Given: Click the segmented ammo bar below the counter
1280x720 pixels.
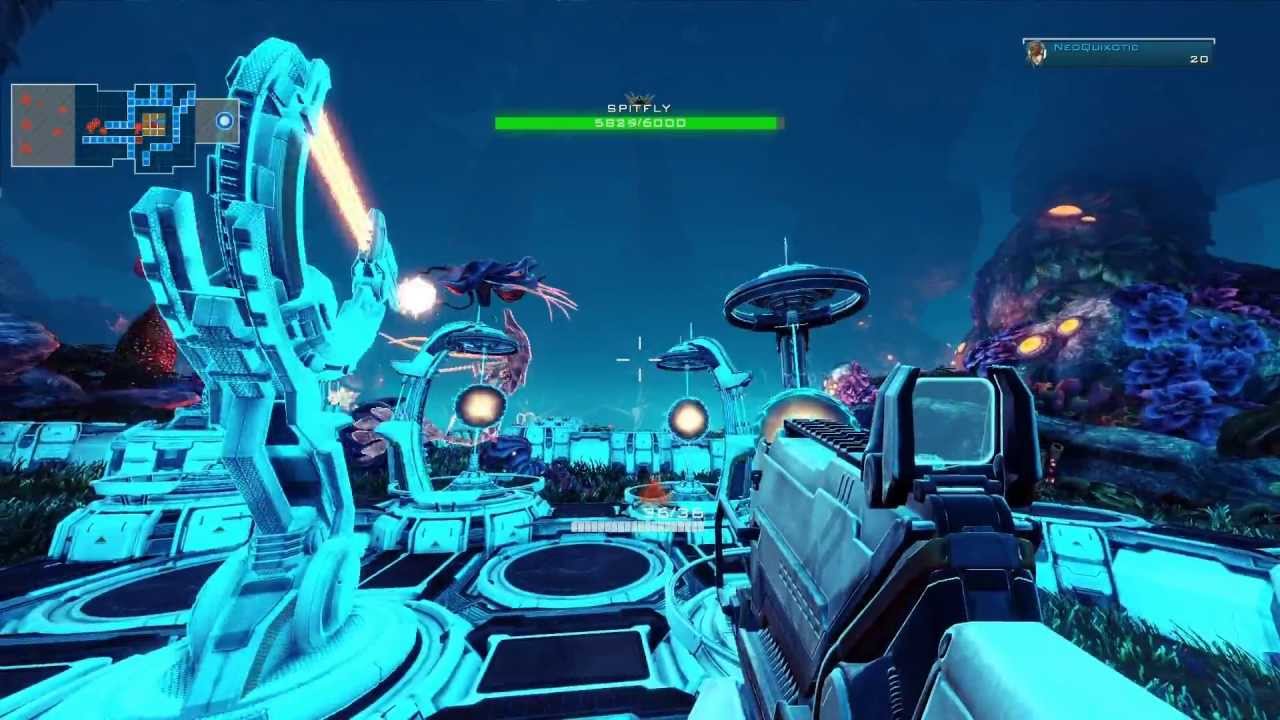Looking at the screenshot, I should [640, 524].
